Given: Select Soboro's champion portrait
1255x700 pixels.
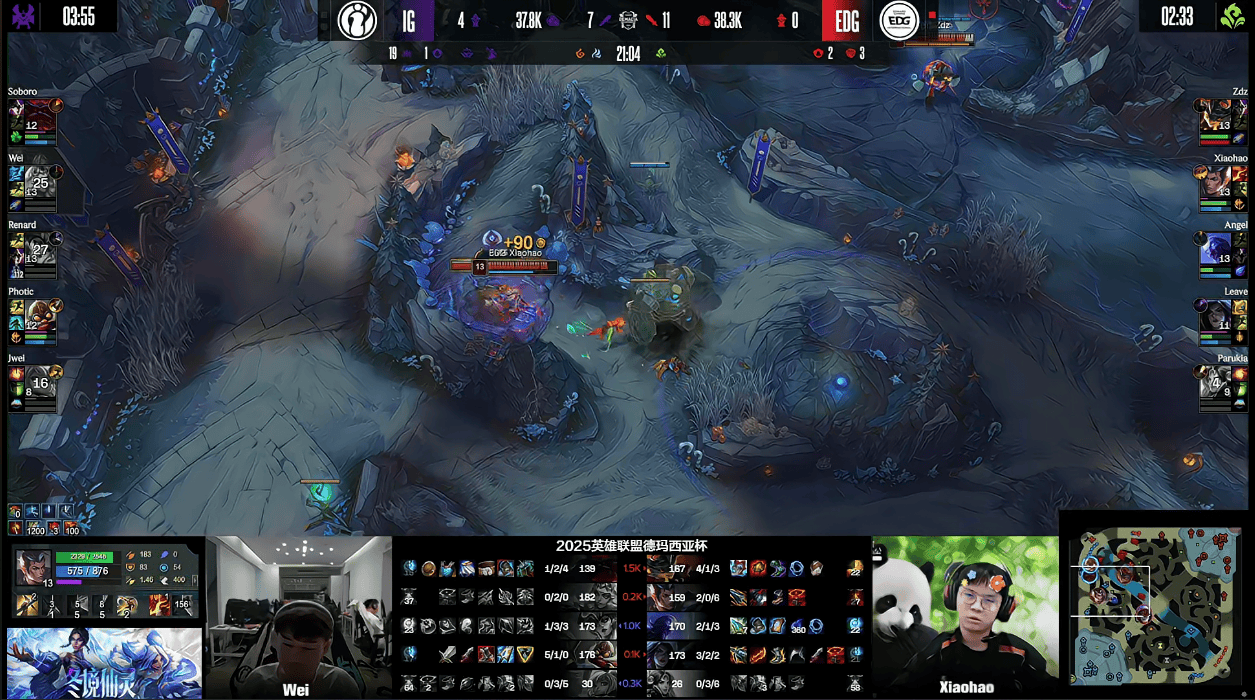Looking at the screenshot, I should tap(40, 115).
